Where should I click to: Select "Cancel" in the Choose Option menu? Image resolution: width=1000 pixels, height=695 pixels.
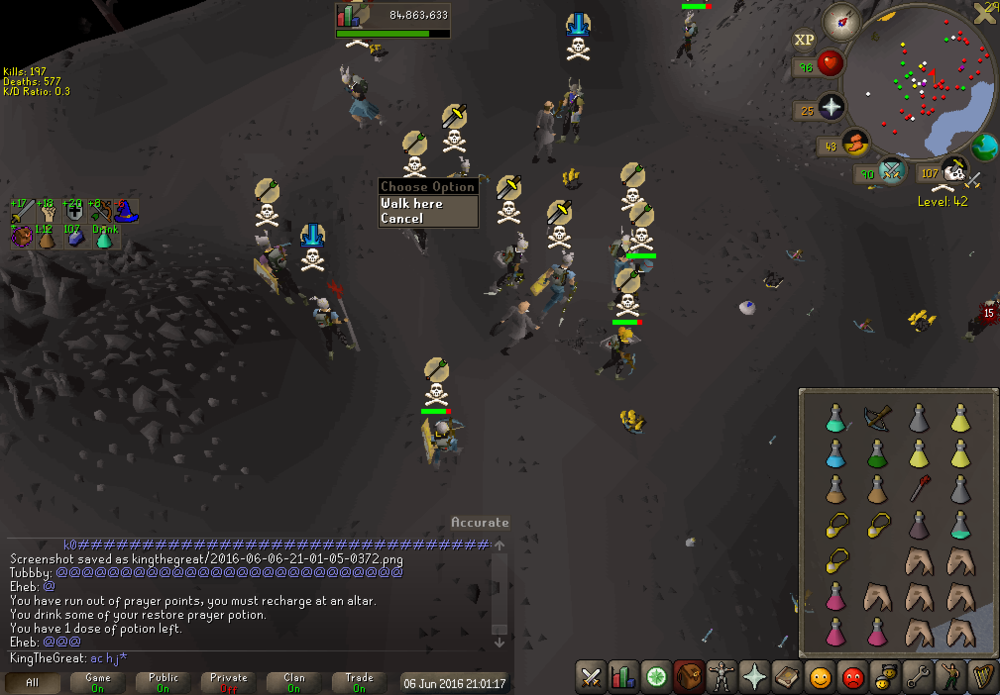tap(402, 218)
